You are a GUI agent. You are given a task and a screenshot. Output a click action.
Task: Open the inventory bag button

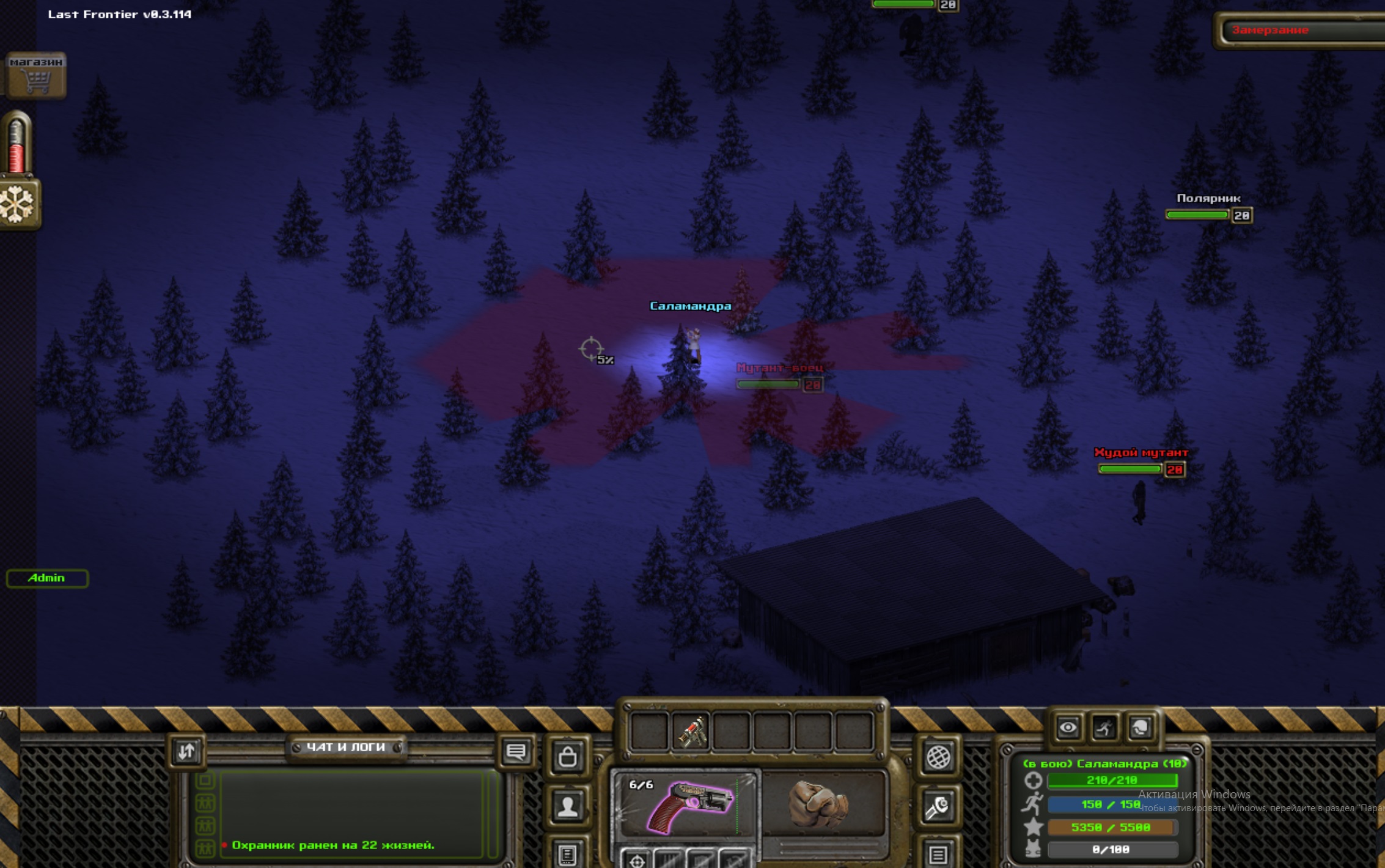567,757
